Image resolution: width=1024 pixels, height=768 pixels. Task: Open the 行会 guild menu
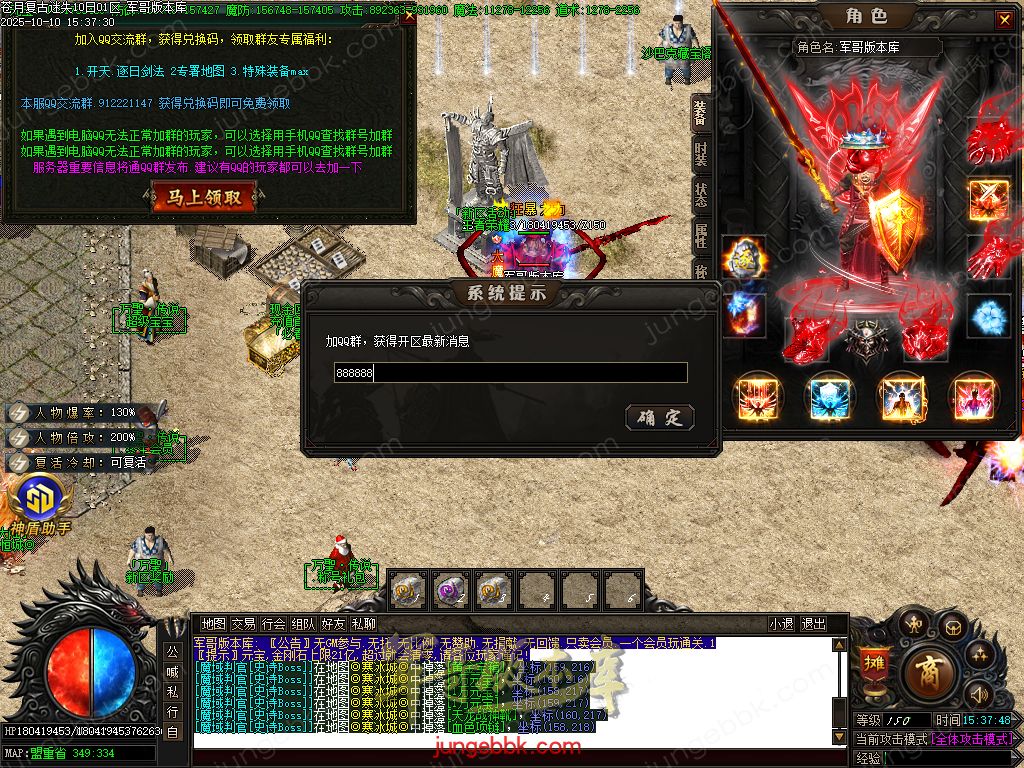click(273, 624)
